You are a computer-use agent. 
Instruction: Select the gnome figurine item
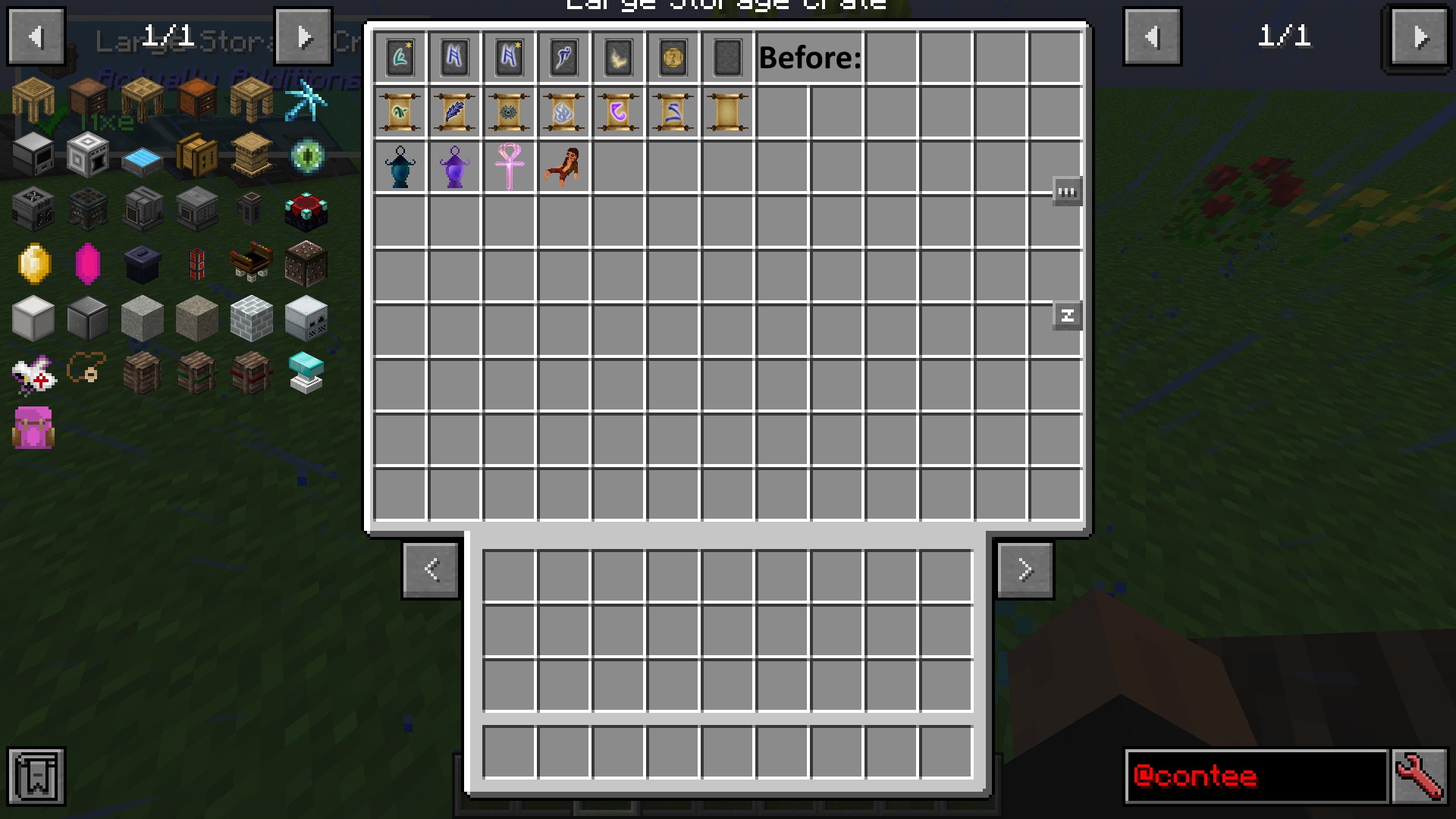click(x=563, y=167)
